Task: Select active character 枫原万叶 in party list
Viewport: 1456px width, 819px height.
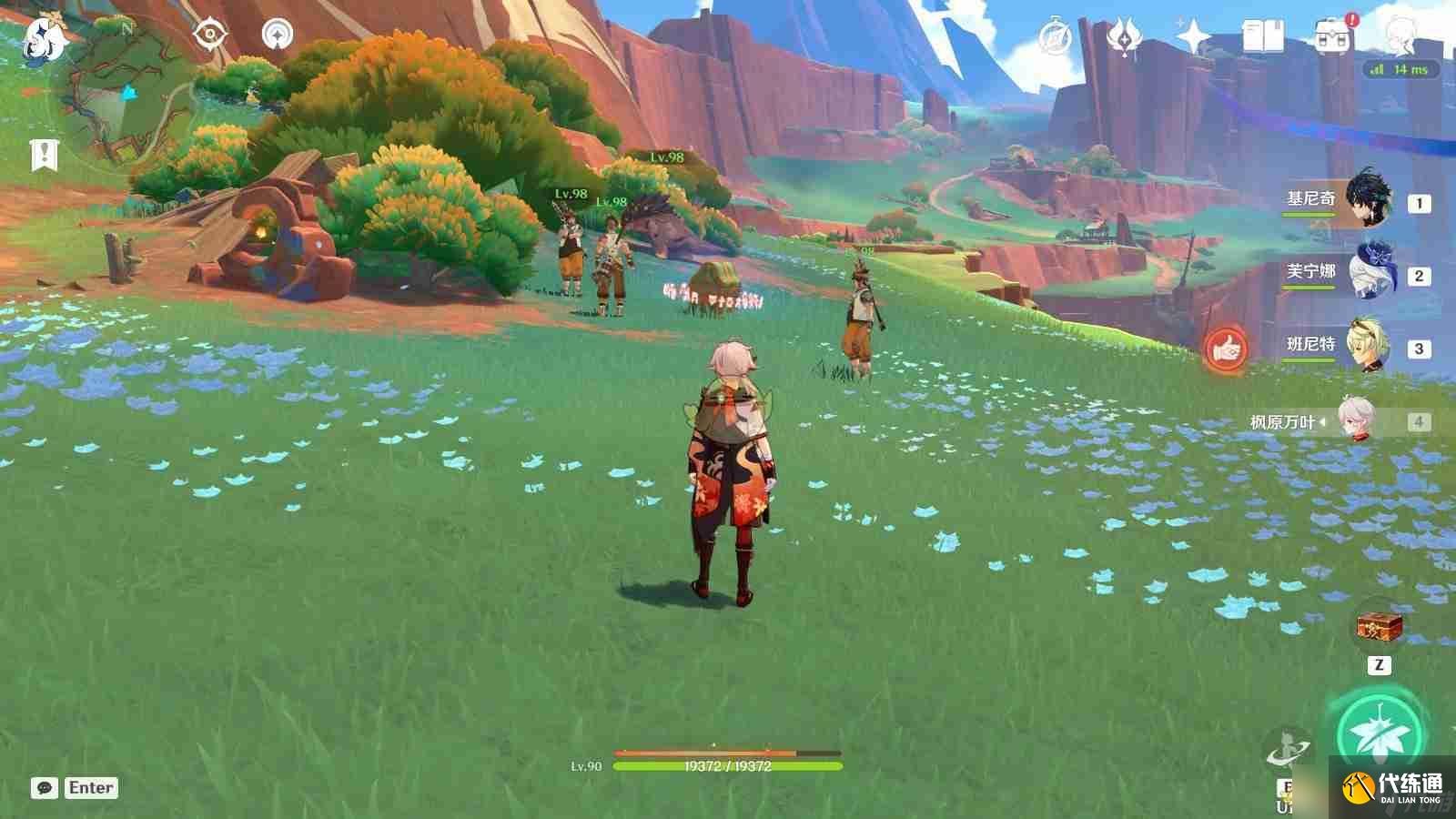Action: (x=1356, y=420)
